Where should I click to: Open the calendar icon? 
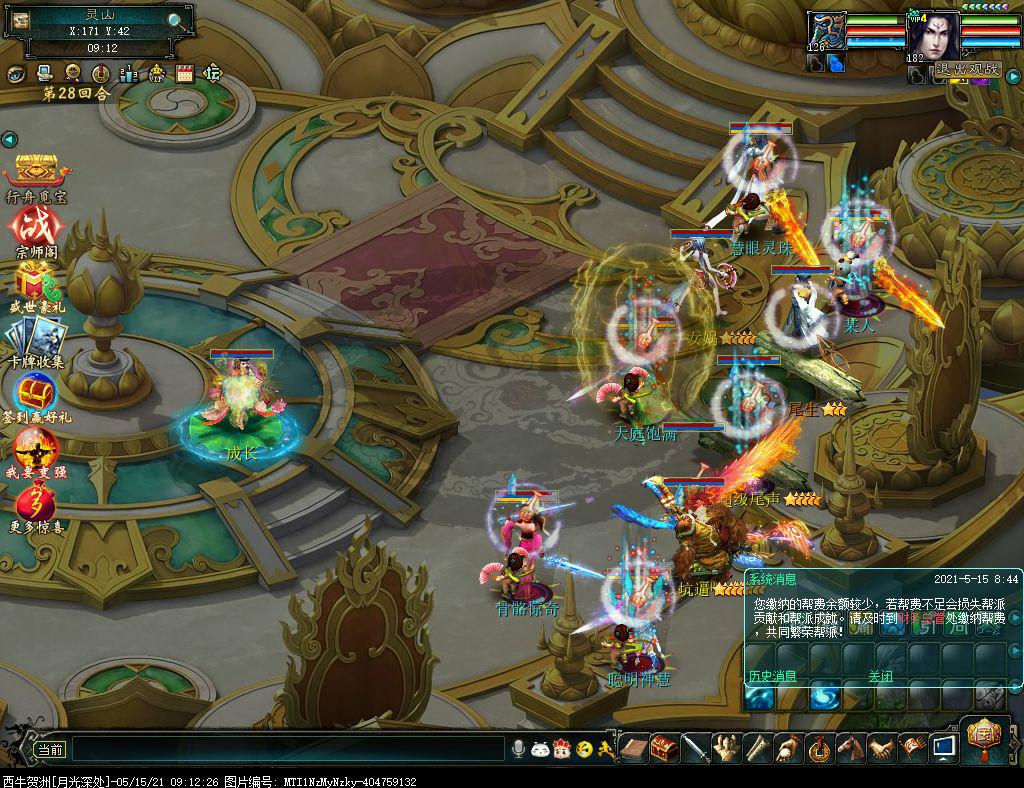coord(185,73)
